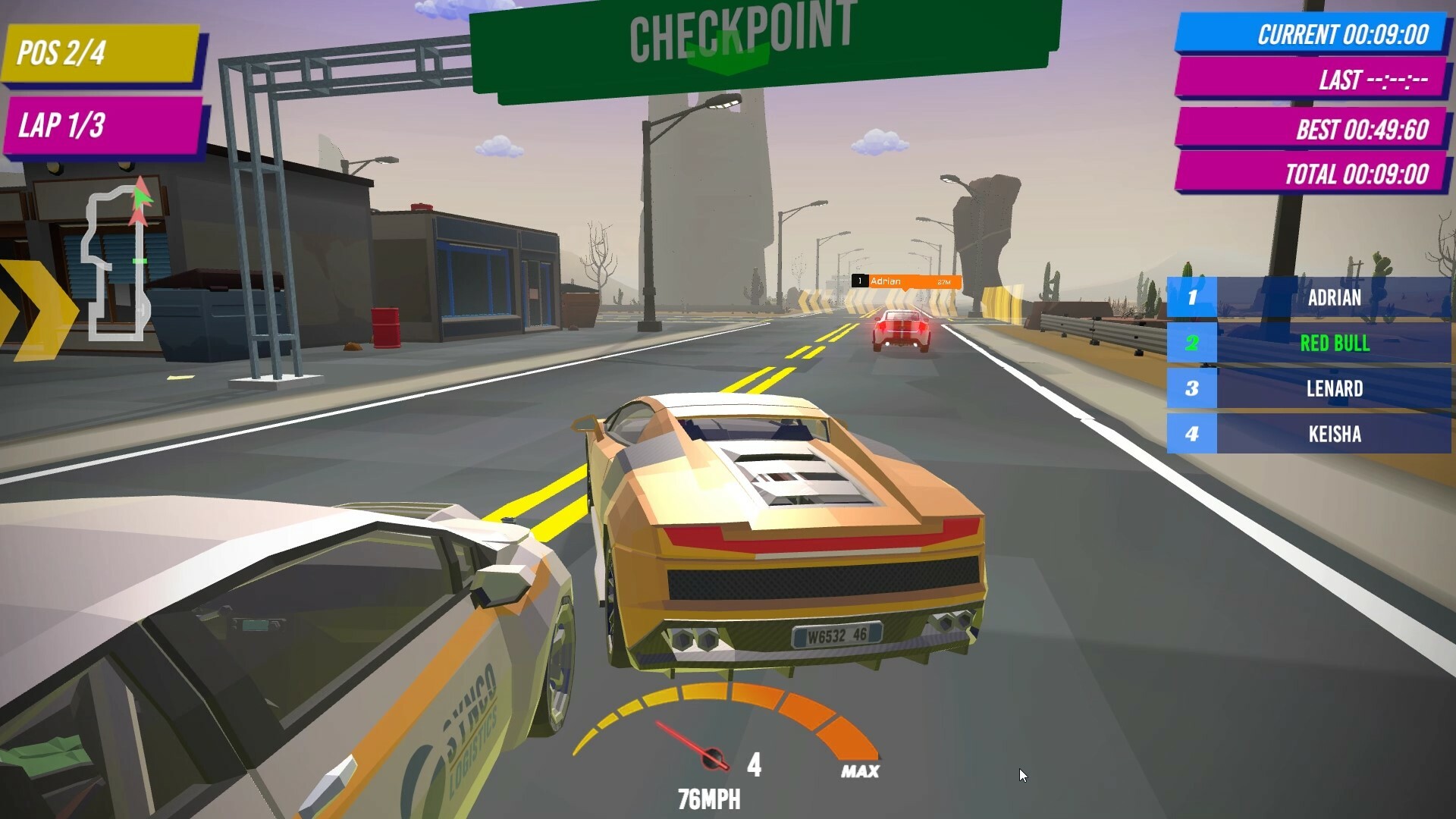Select the Red Bull leaderboard row

(1308, 343)
